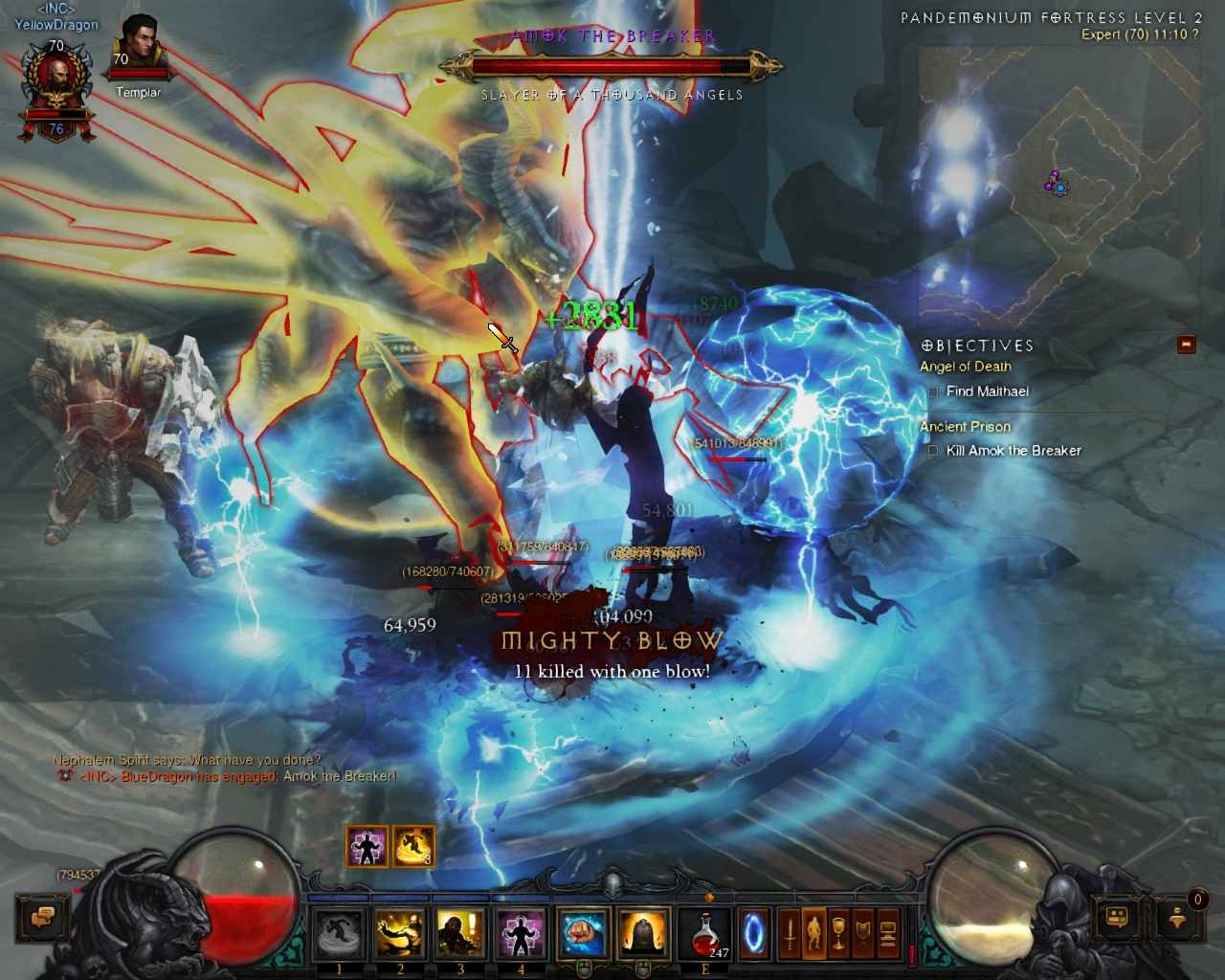
Task: Trigger the skill with the exclamation mark
Action: [460, 933]
